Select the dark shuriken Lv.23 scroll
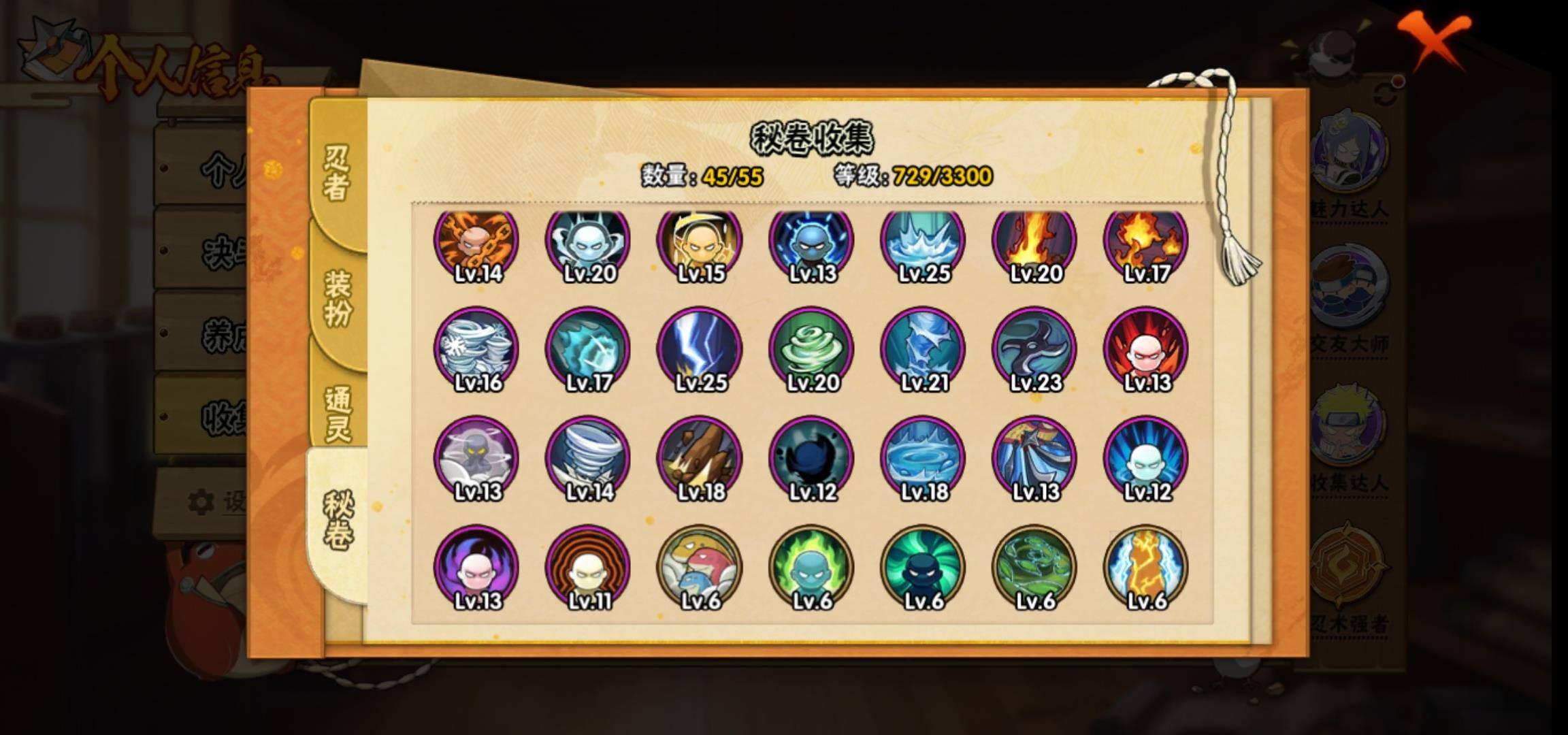The image size is (1568, 735). coord(1034,349)
